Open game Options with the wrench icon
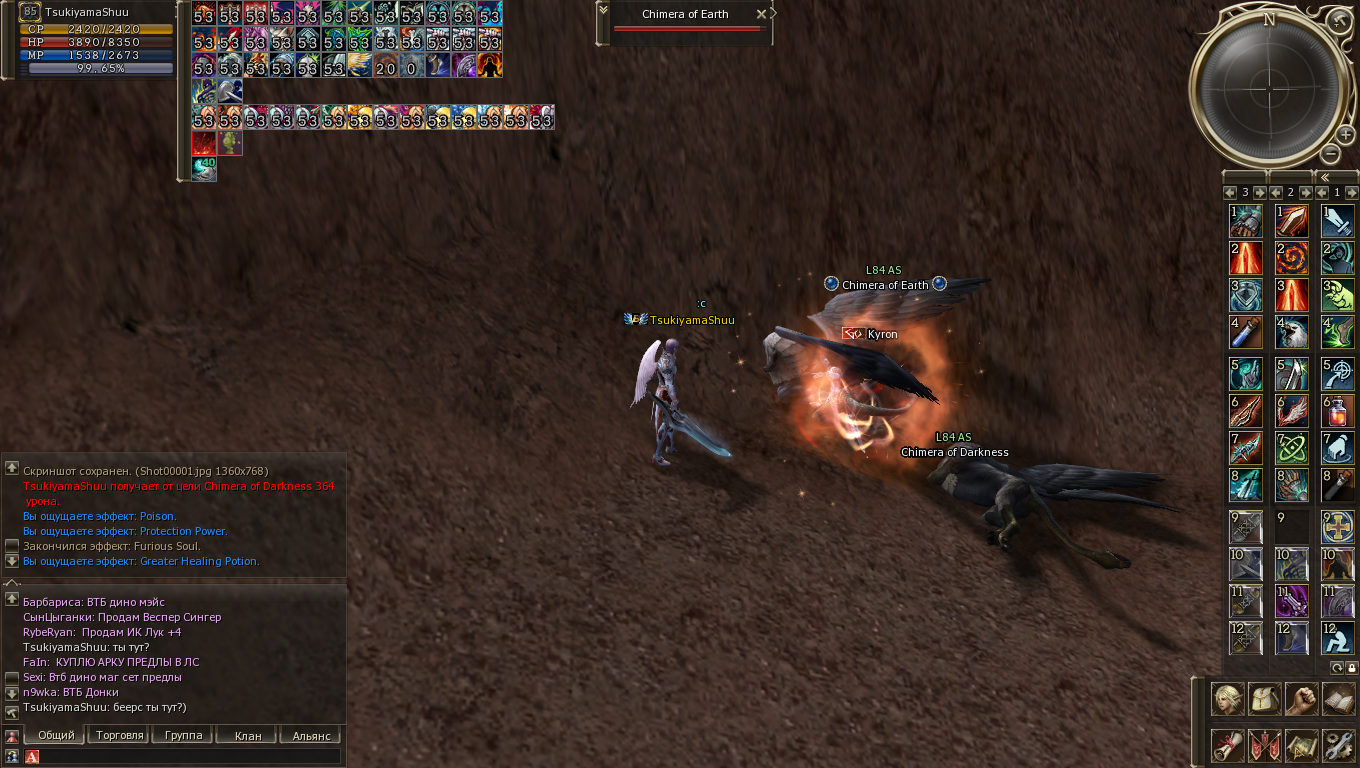 1337,745
